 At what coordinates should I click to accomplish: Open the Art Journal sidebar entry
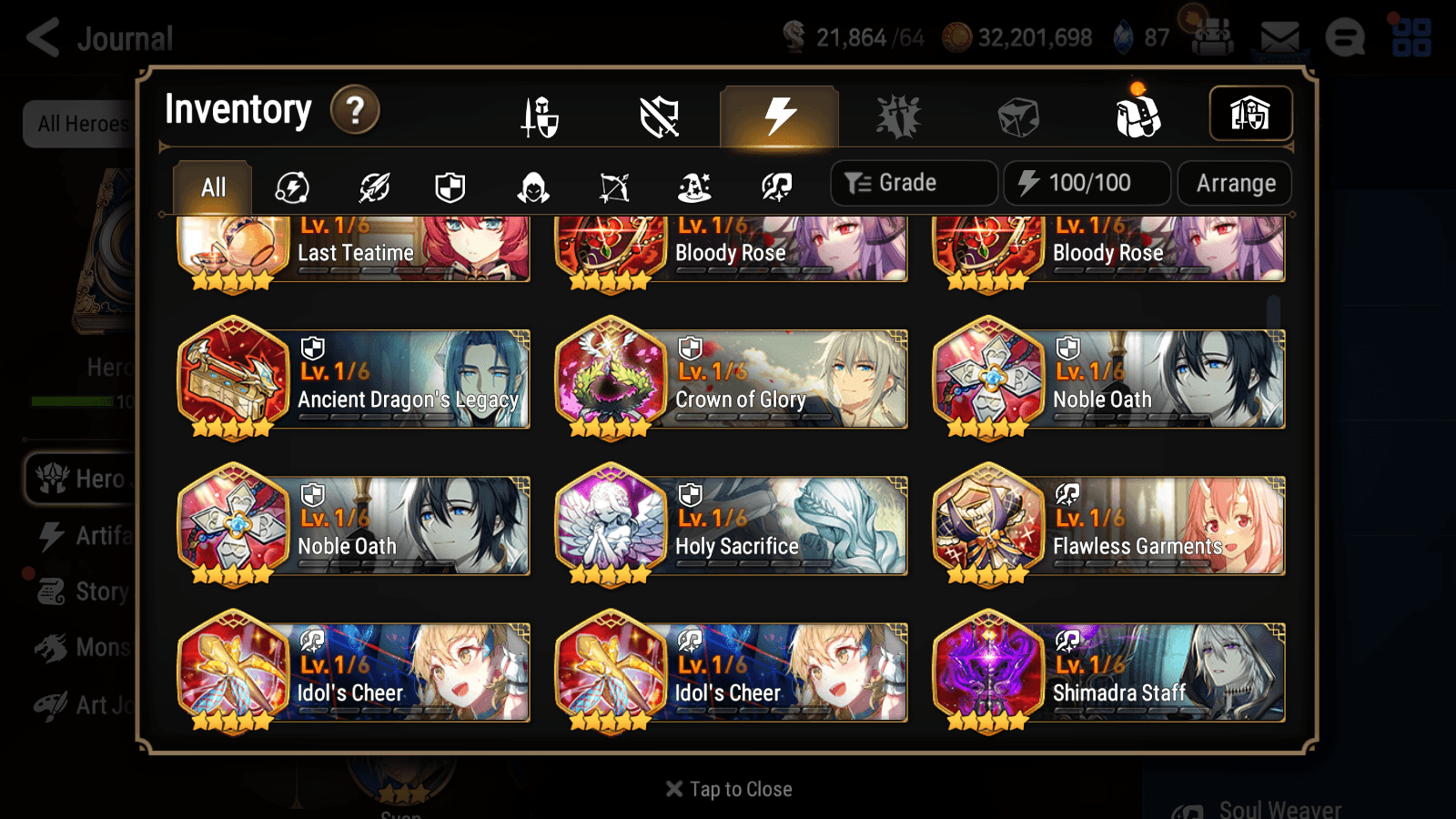93,704
